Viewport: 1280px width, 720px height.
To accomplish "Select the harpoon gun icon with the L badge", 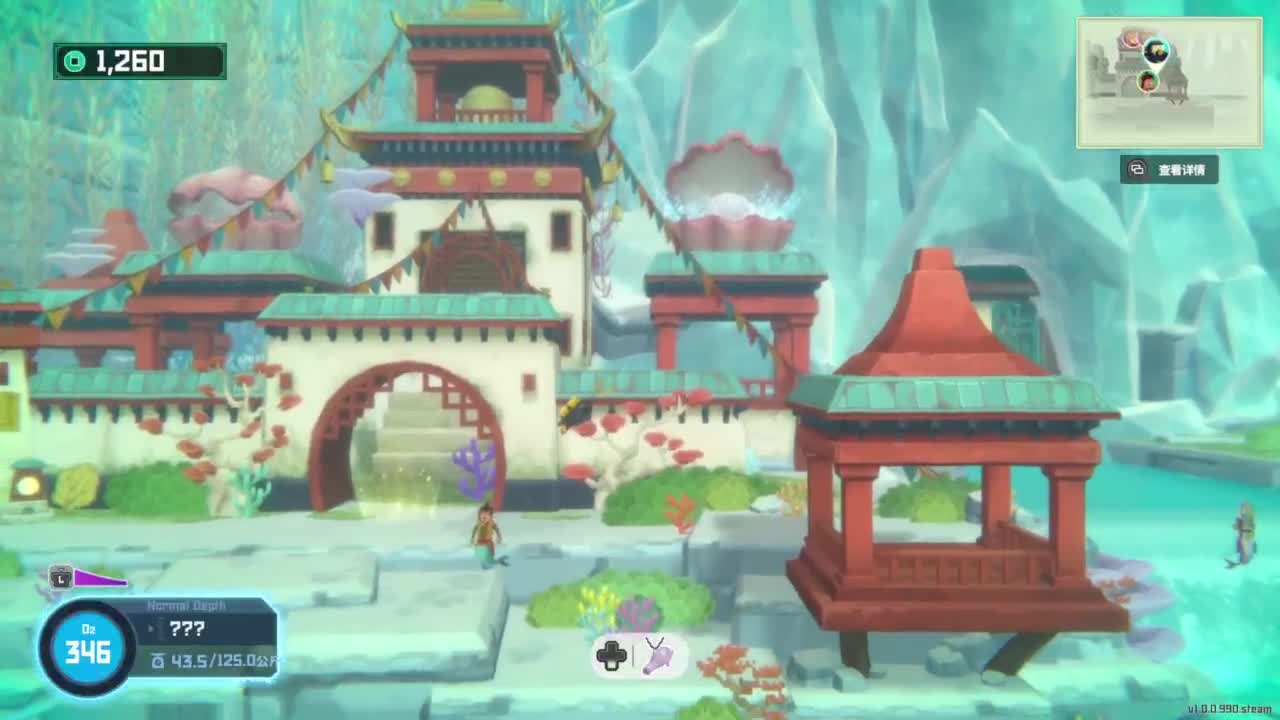I will (61, 578).
